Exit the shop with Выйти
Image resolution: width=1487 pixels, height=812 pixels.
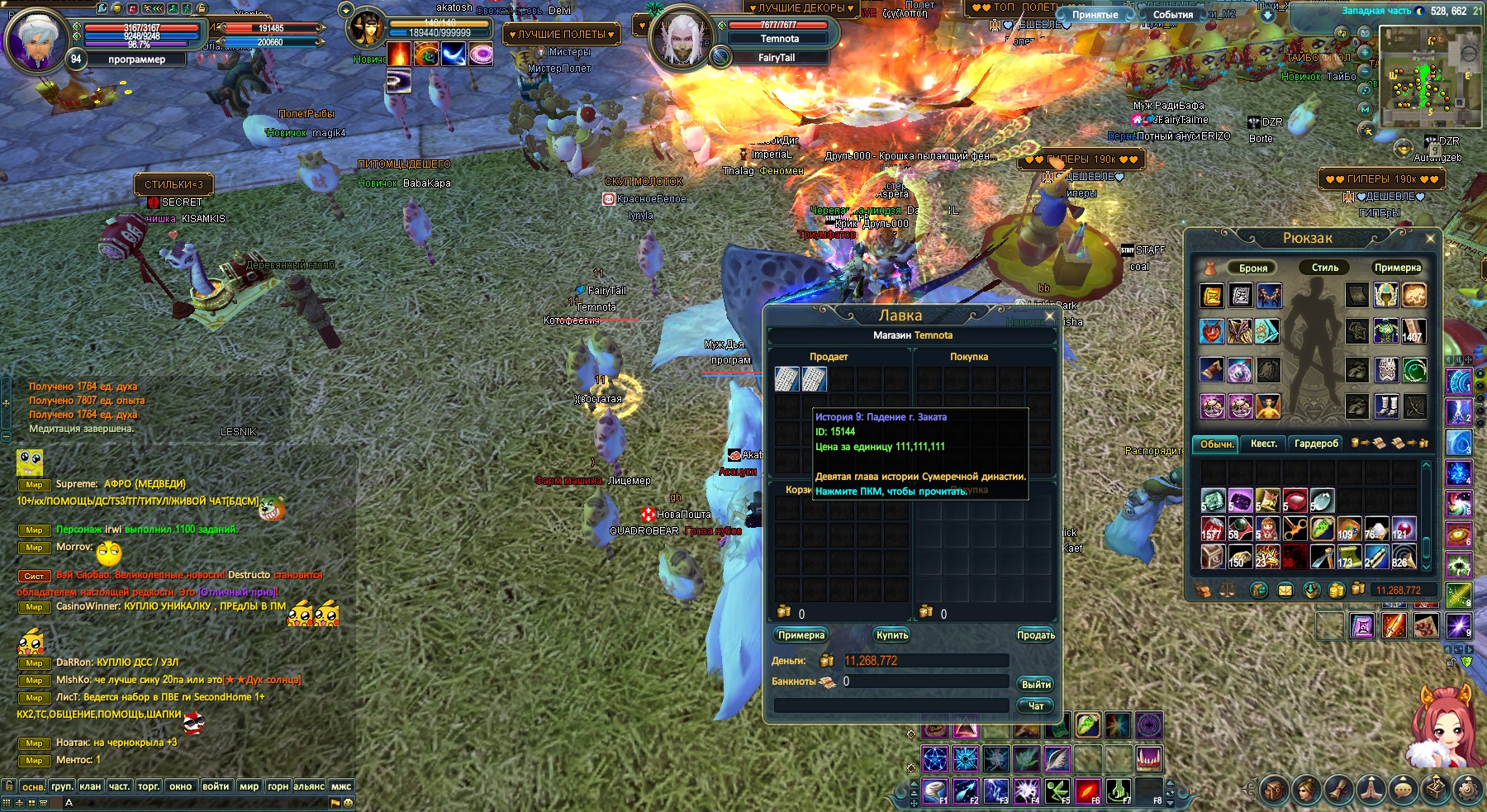pyautogui.click(x=1036, y=684)
